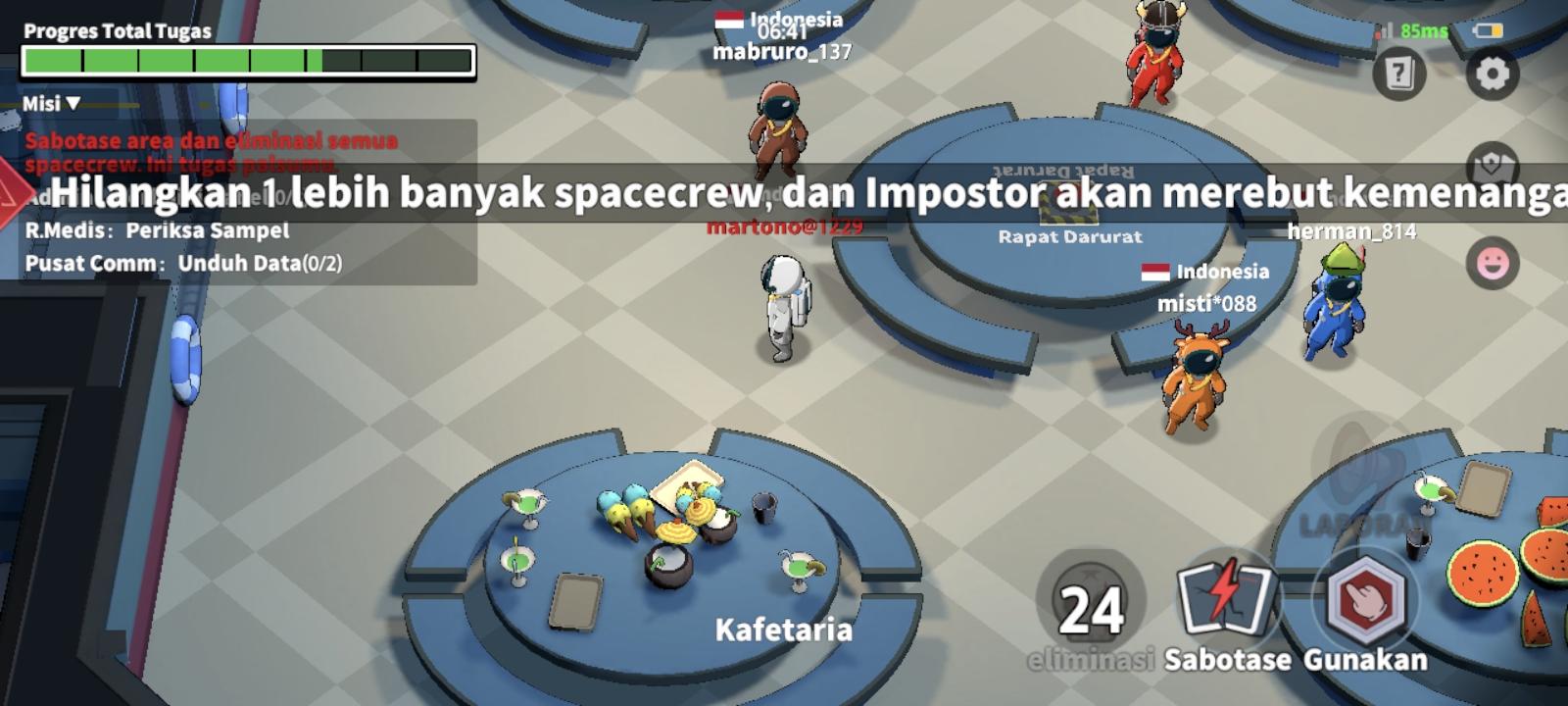Viewport: 1568px width, 706px height.
Task: Open the settings gear icon
Action: (1492, 72)
